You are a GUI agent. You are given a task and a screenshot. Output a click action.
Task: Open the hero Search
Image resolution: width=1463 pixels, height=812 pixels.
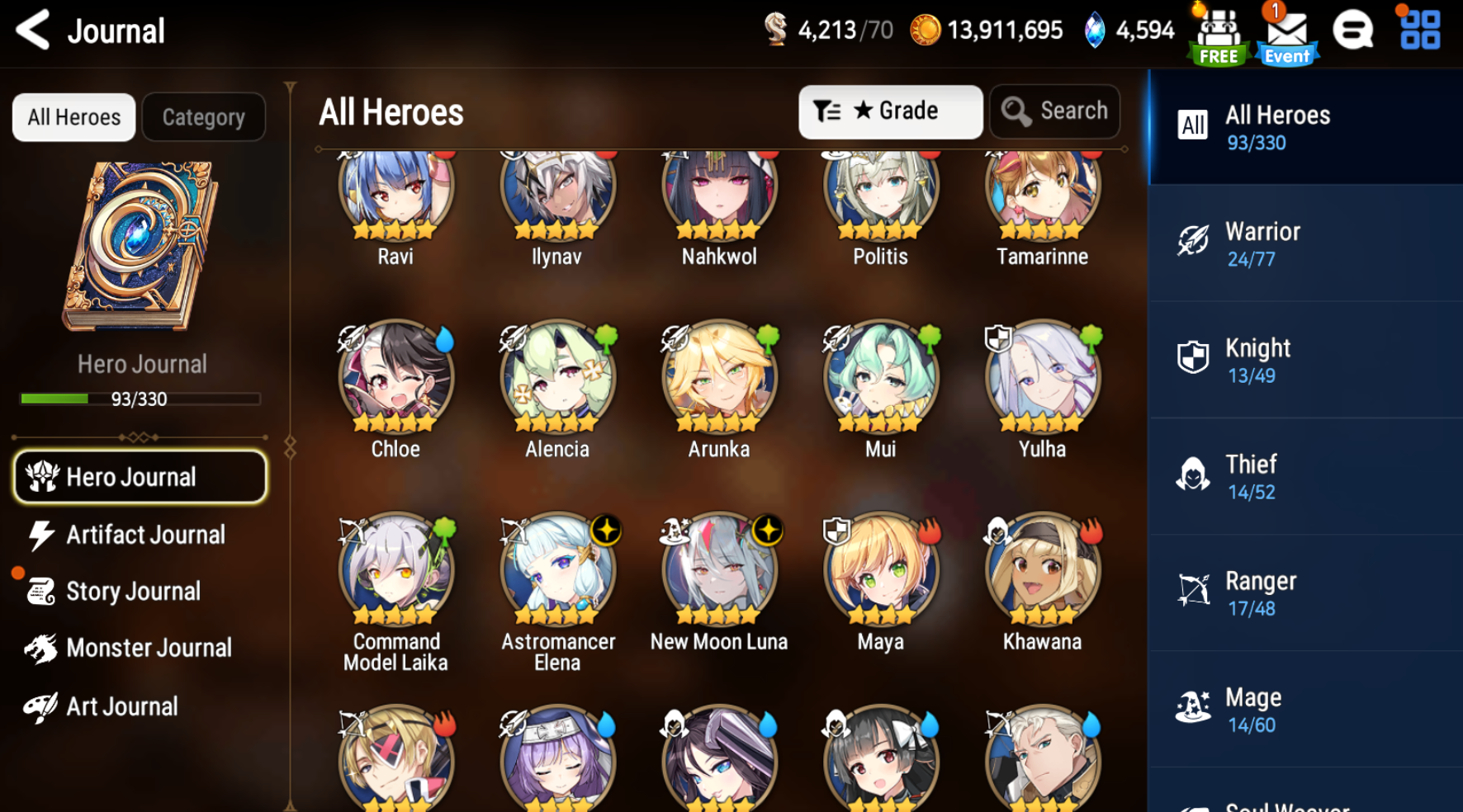tap(1054, 111)
